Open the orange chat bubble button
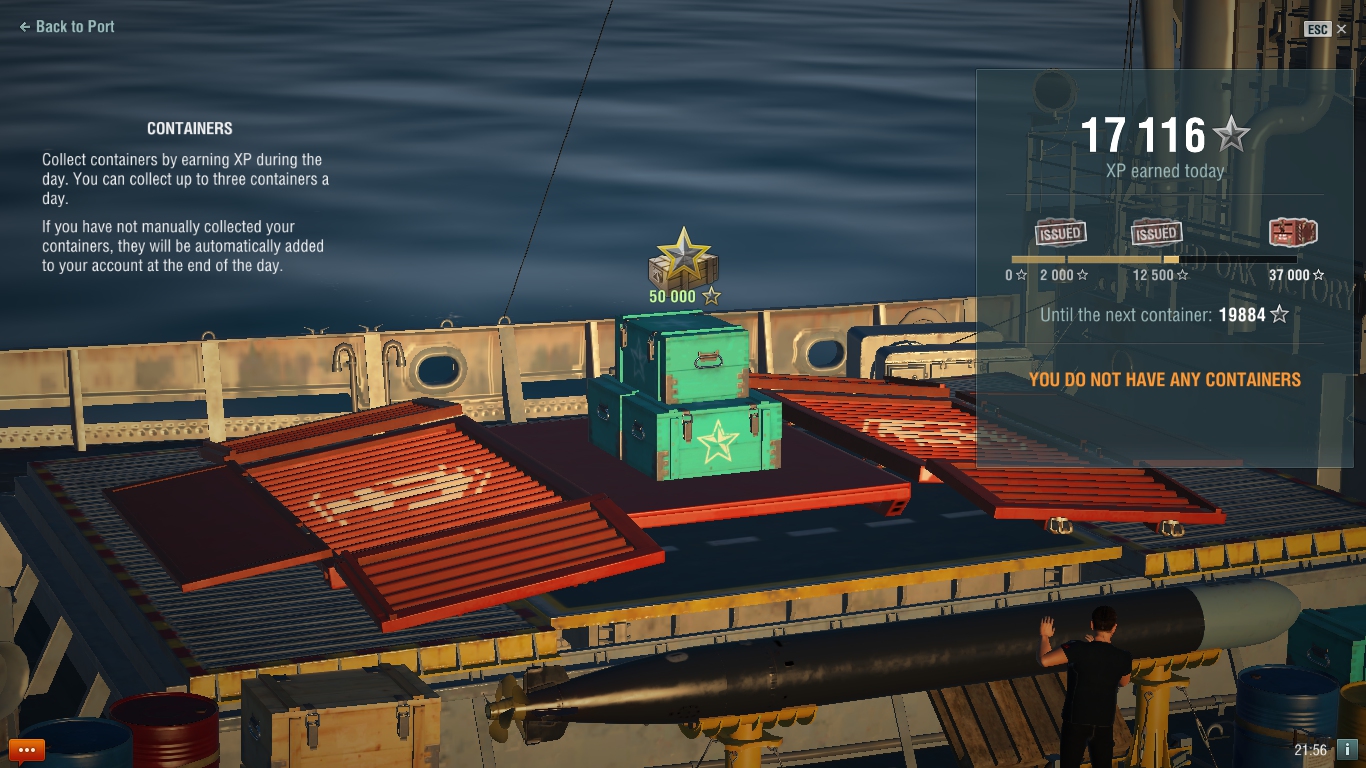 click(x=27, y=749)
